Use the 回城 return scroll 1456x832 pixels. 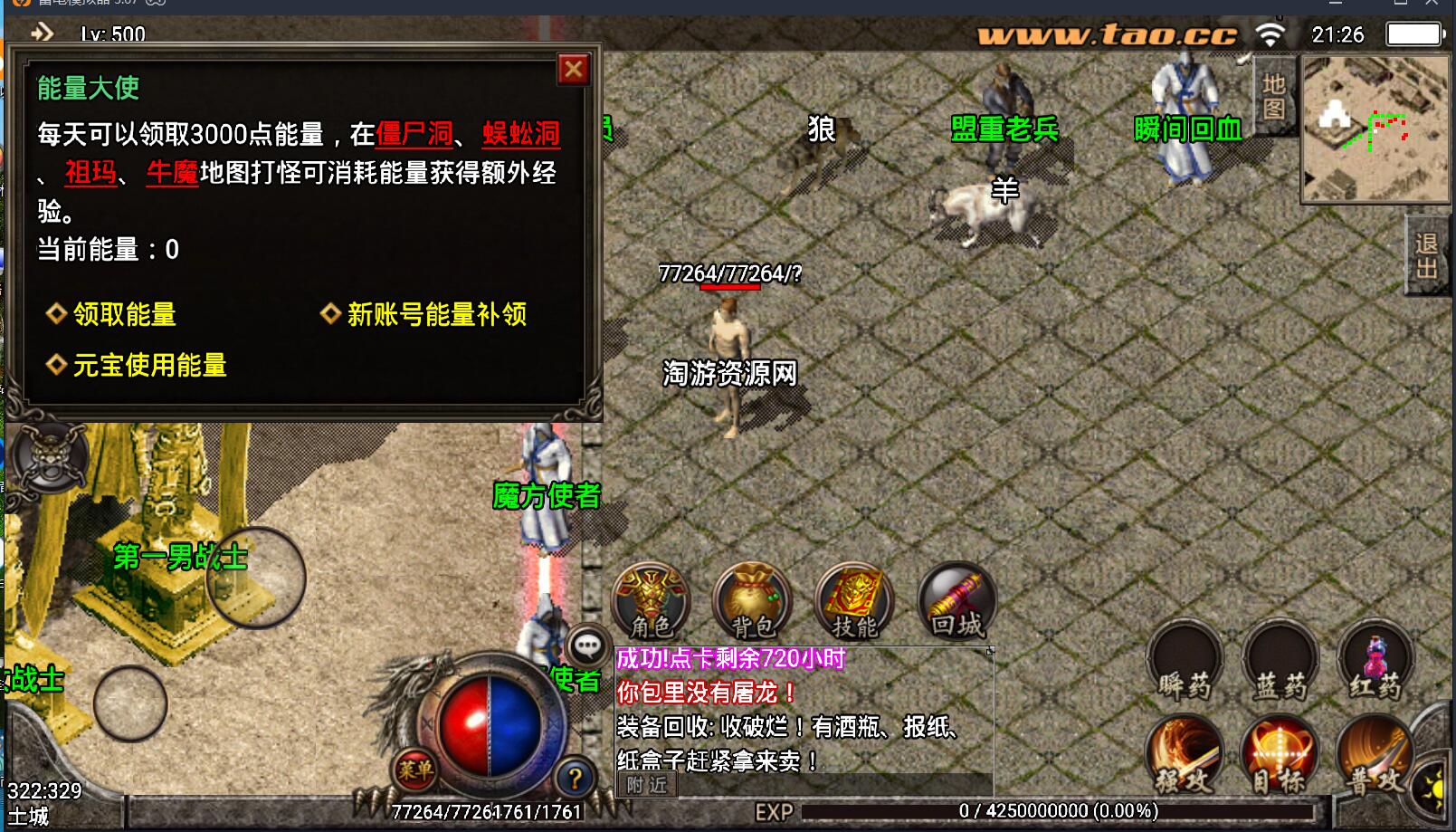click(x=957, y=601)
